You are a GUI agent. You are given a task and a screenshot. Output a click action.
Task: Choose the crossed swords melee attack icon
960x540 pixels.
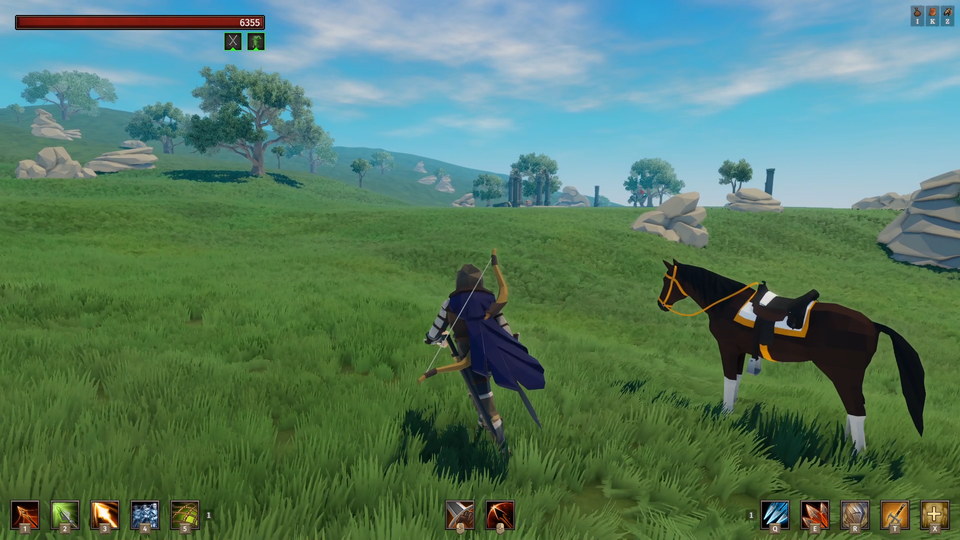tap(460, 514)
